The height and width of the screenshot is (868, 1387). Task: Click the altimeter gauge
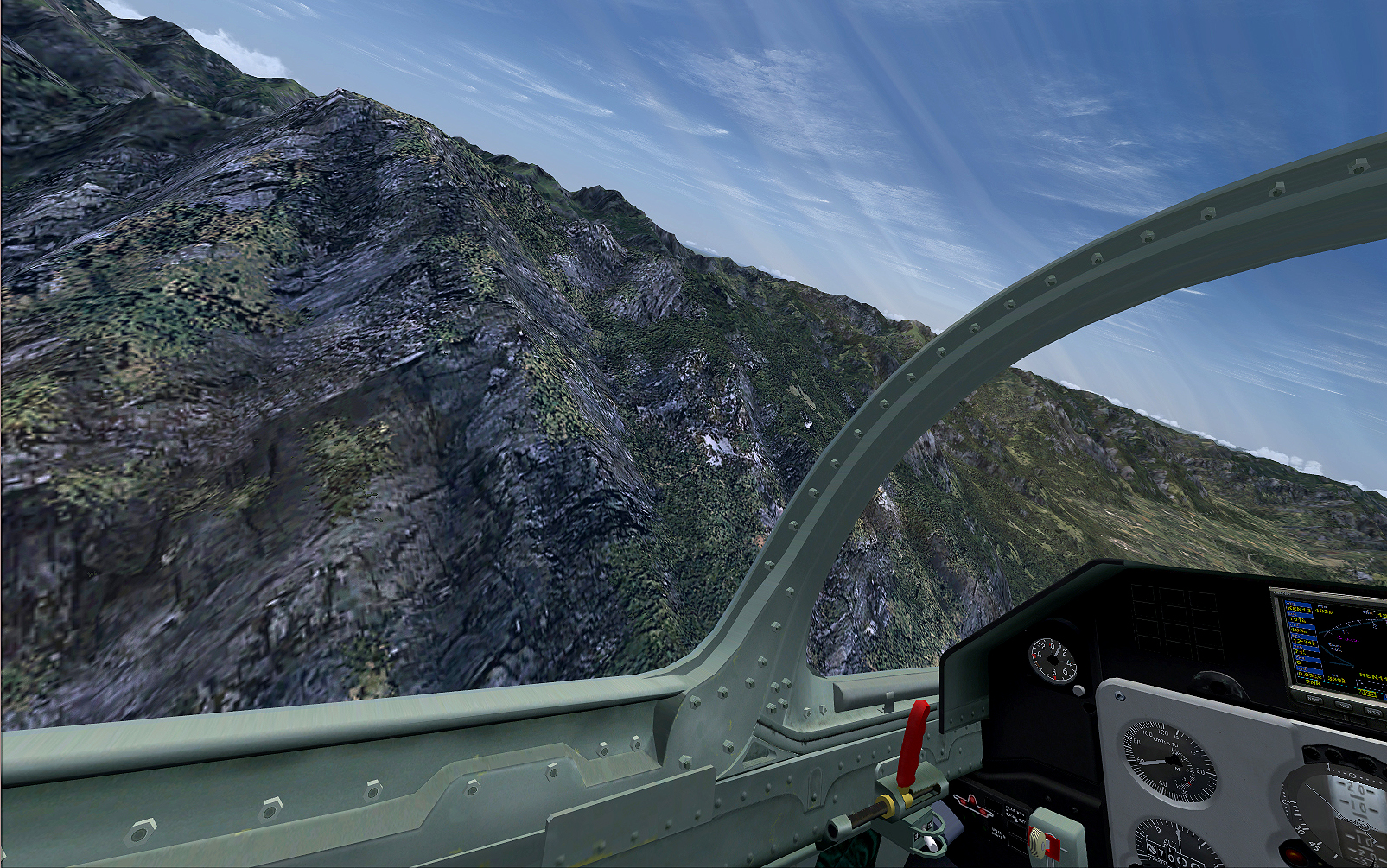coord(1179,845)
